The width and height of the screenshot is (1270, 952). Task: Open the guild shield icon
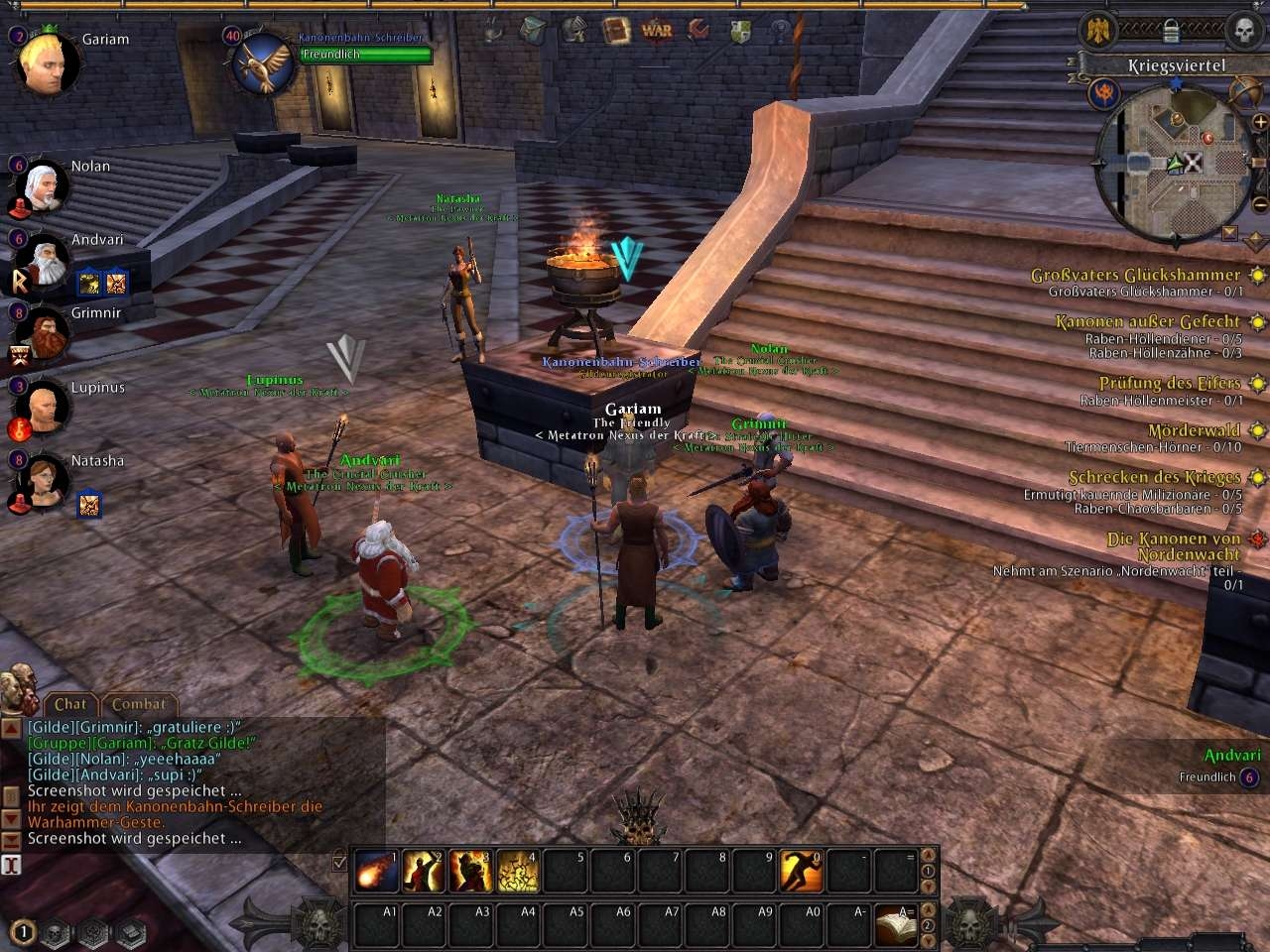pos(740,30)
